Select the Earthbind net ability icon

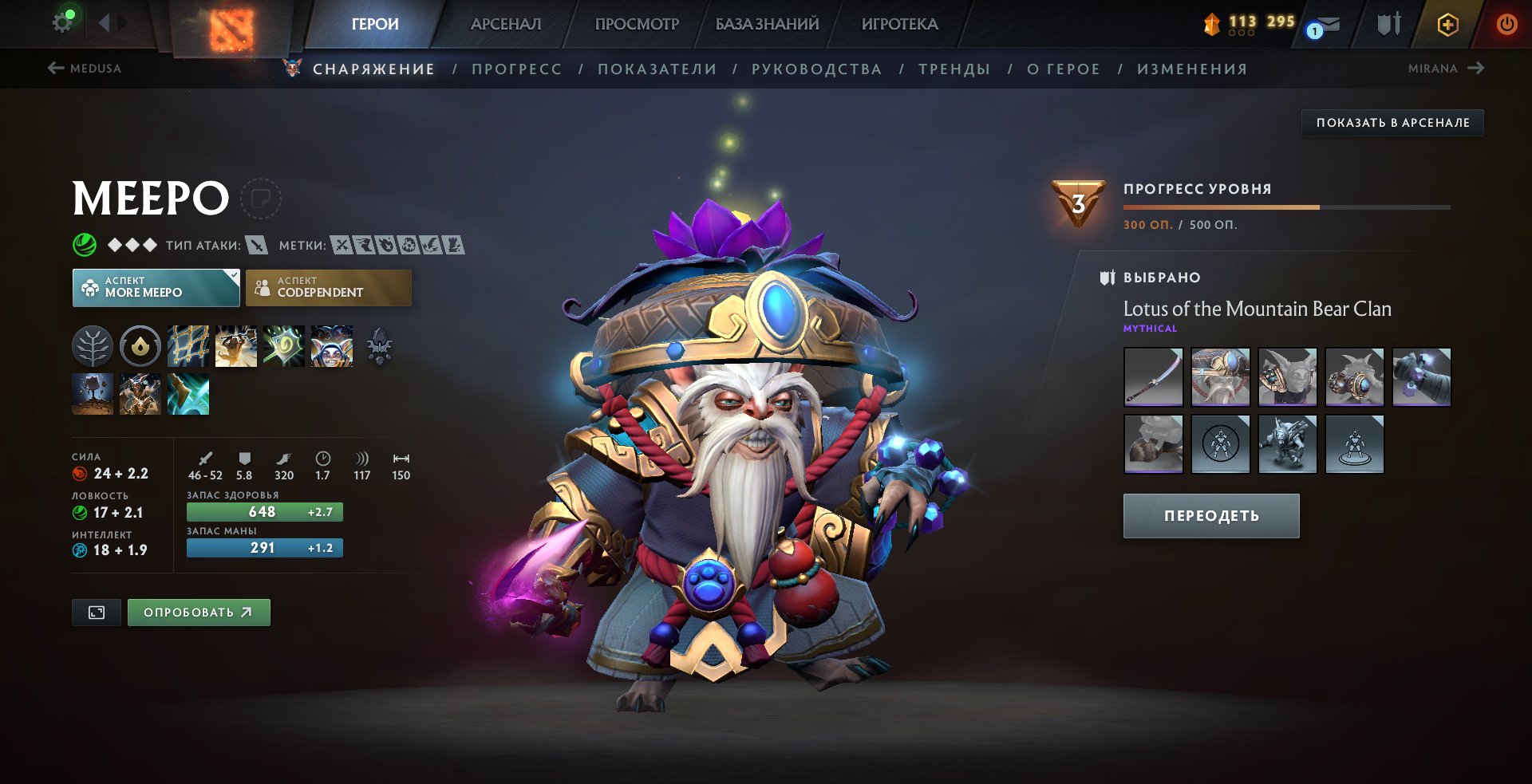(x=188, y=346)
